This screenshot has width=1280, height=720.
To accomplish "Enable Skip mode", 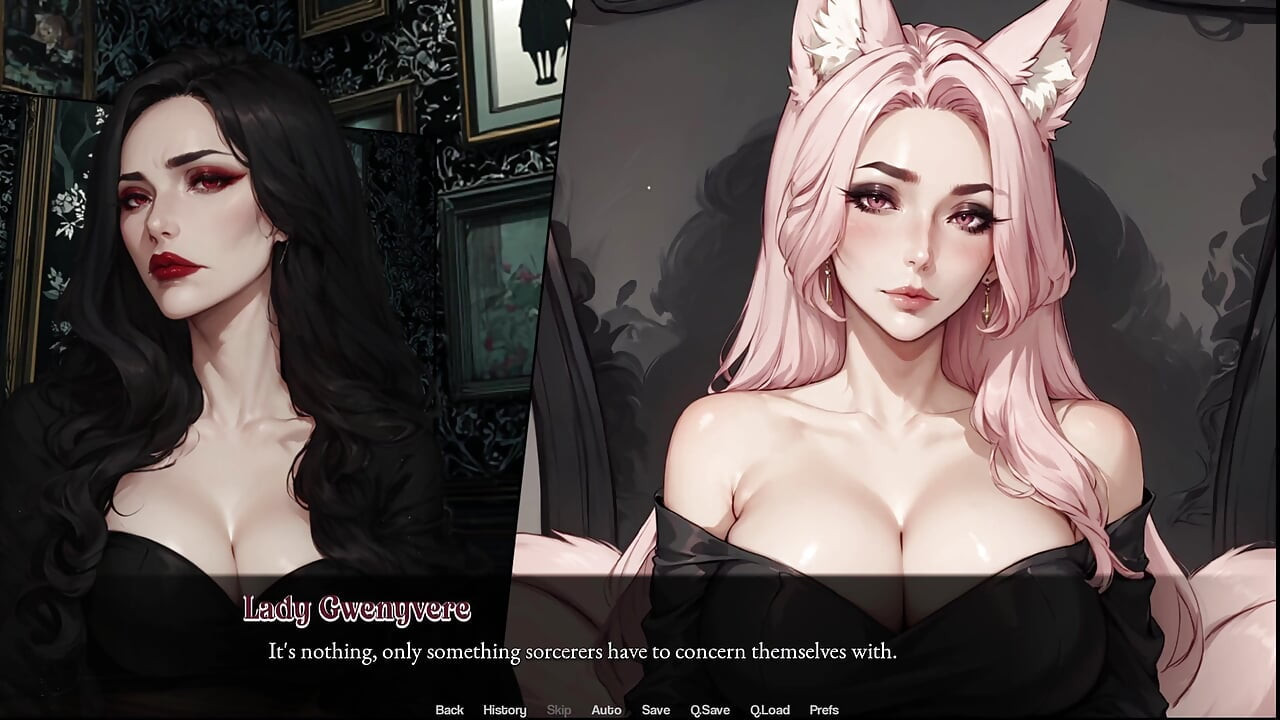I will 558,709.
